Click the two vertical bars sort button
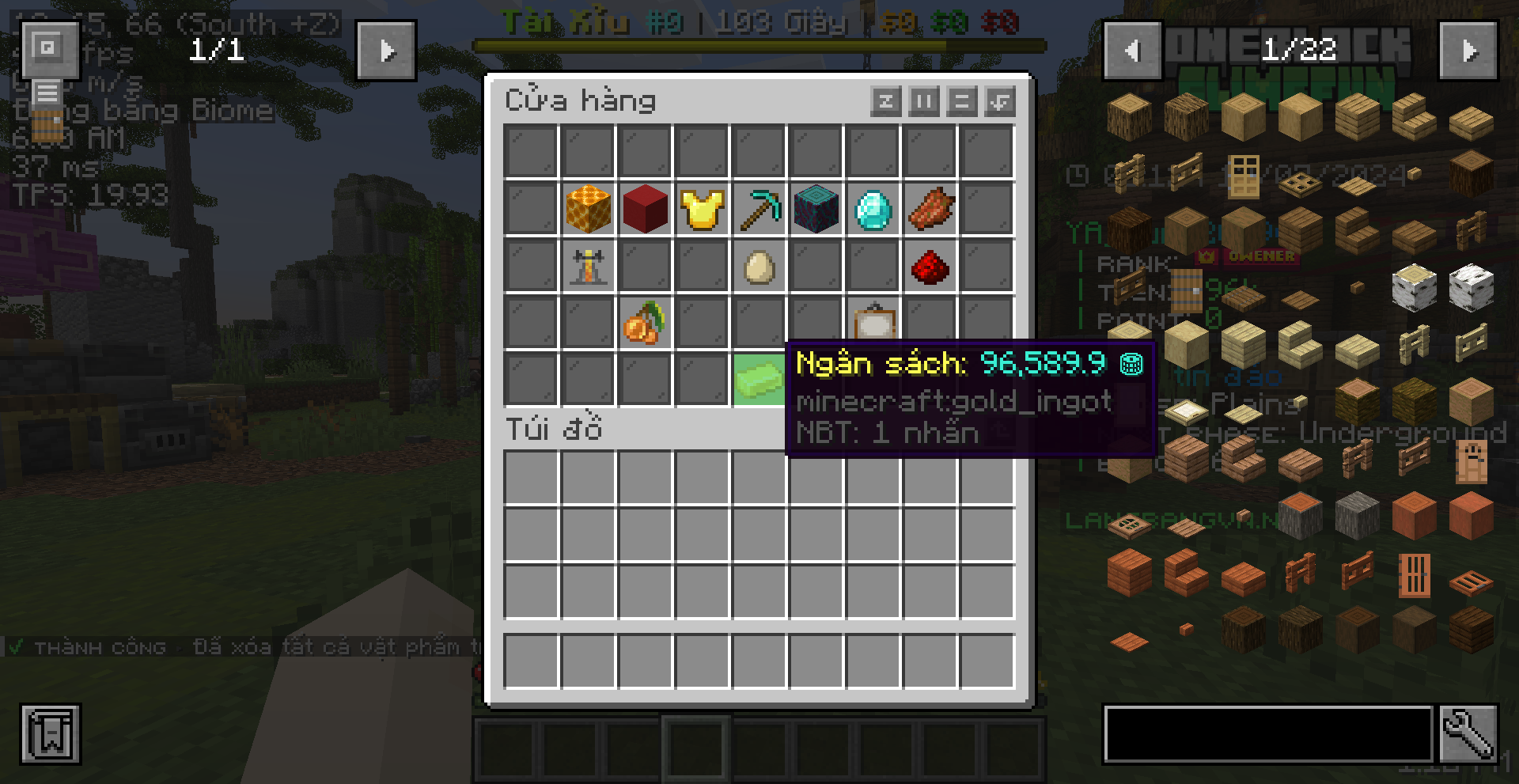Viewport: 1519px width, 784px height. [923, 102]
